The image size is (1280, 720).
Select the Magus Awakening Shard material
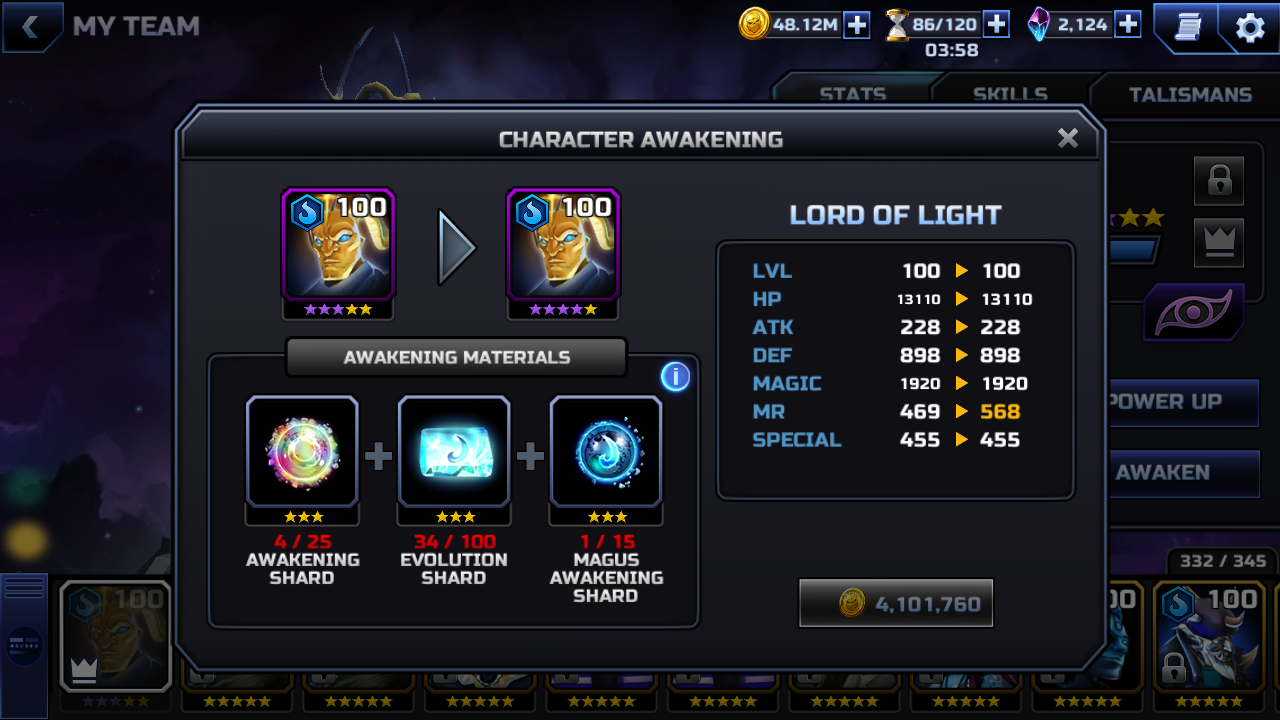(606, 452)
